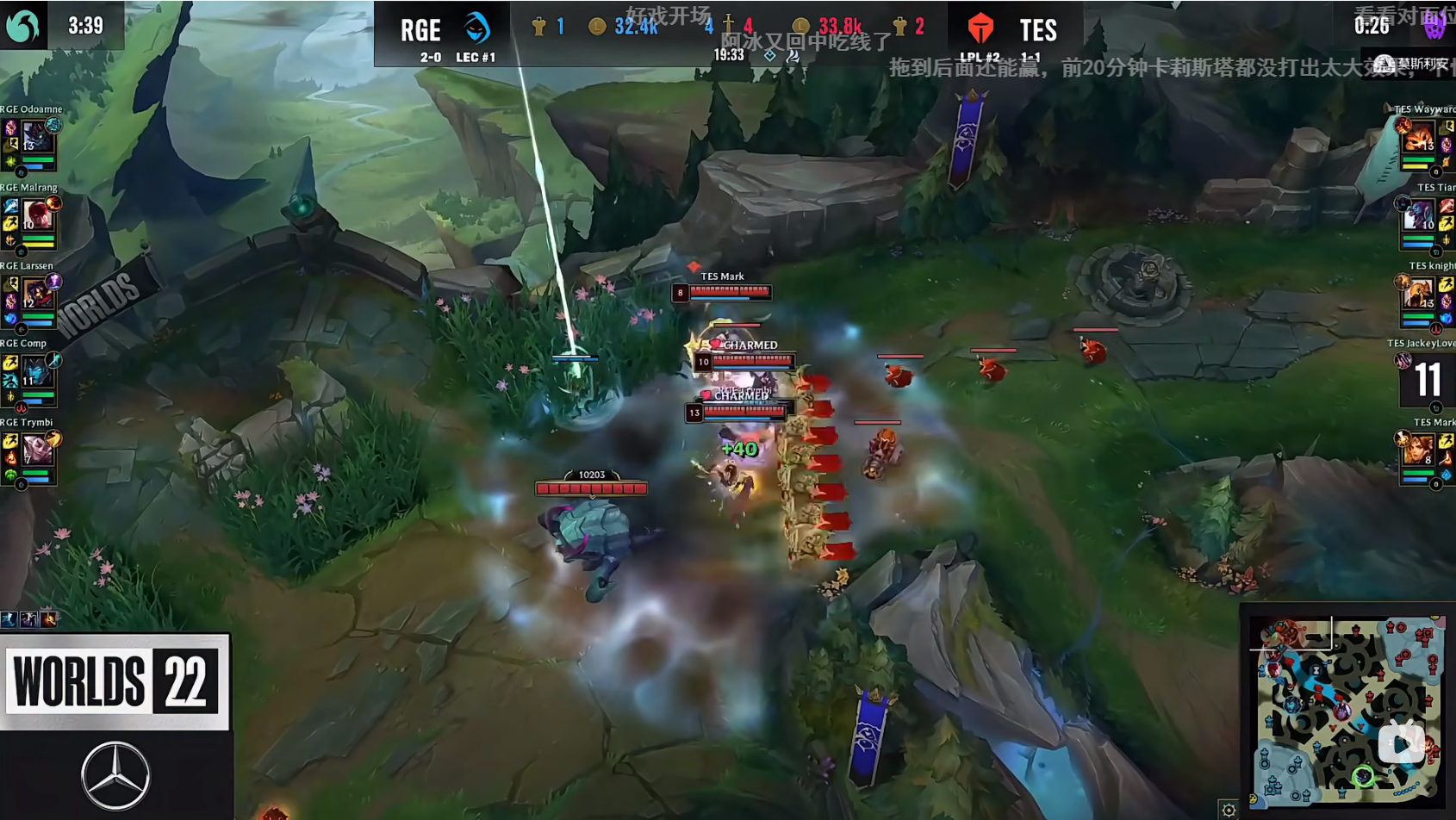Select TES Tian's champion portrait
Image resolution: width=1456 pixels, height=820 pixels.
(x=1419, y=214)
